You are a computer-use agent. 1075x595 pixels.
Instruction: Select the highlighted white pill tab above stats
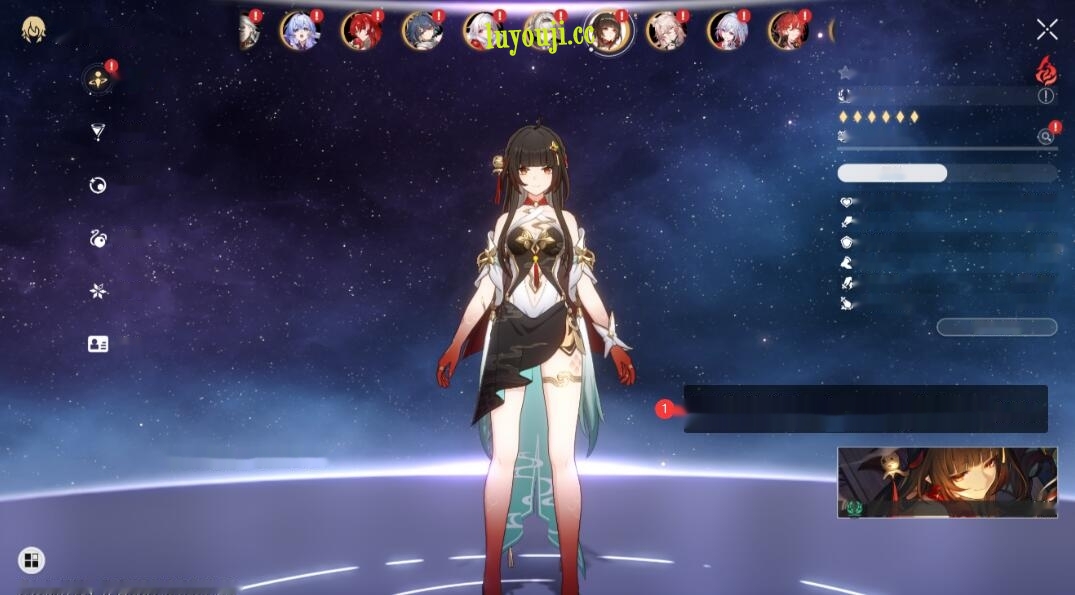[x=892, y=173]
